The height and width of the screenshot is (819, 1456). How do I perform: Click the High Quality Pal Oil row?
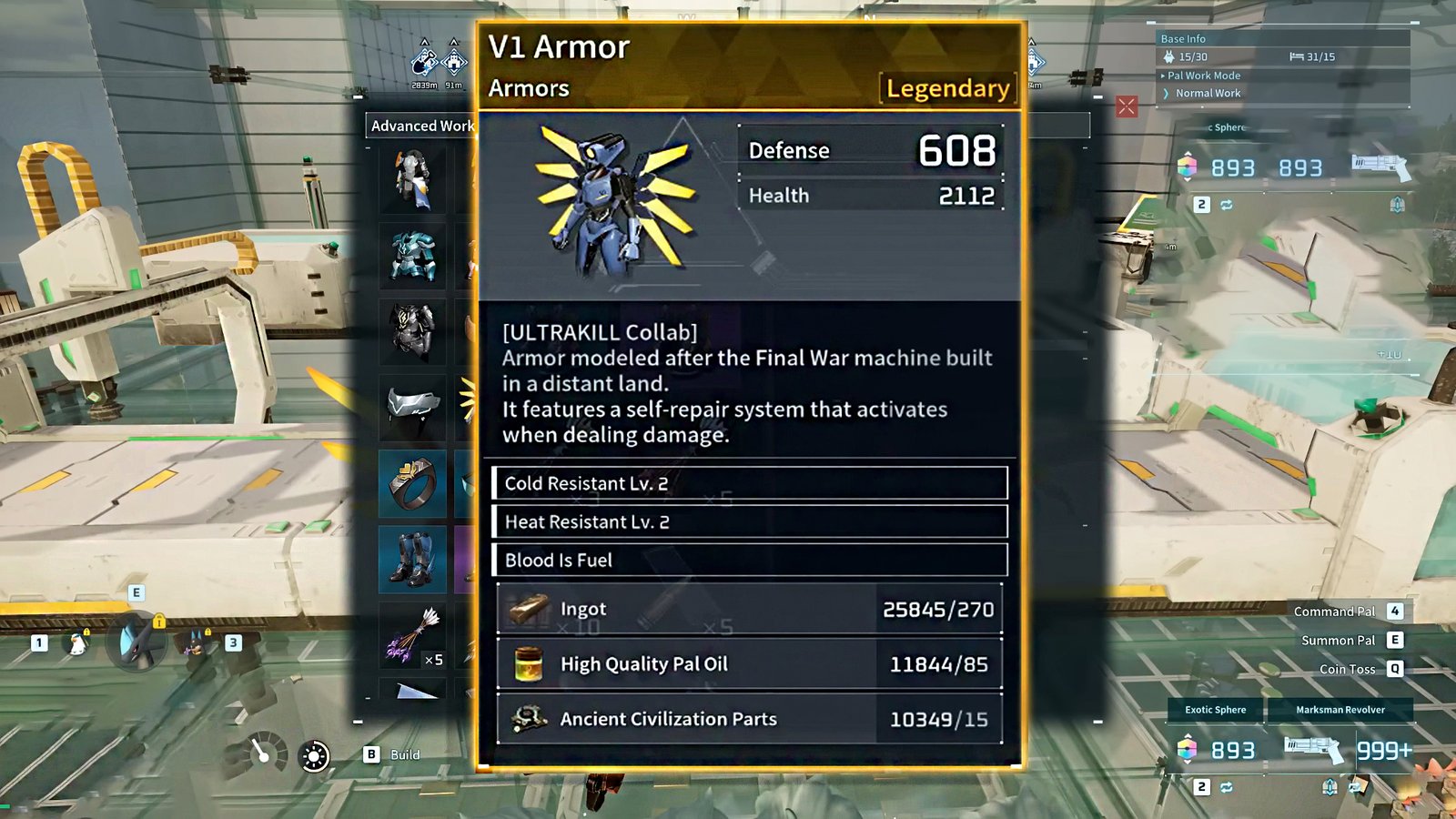click(749, 664)
